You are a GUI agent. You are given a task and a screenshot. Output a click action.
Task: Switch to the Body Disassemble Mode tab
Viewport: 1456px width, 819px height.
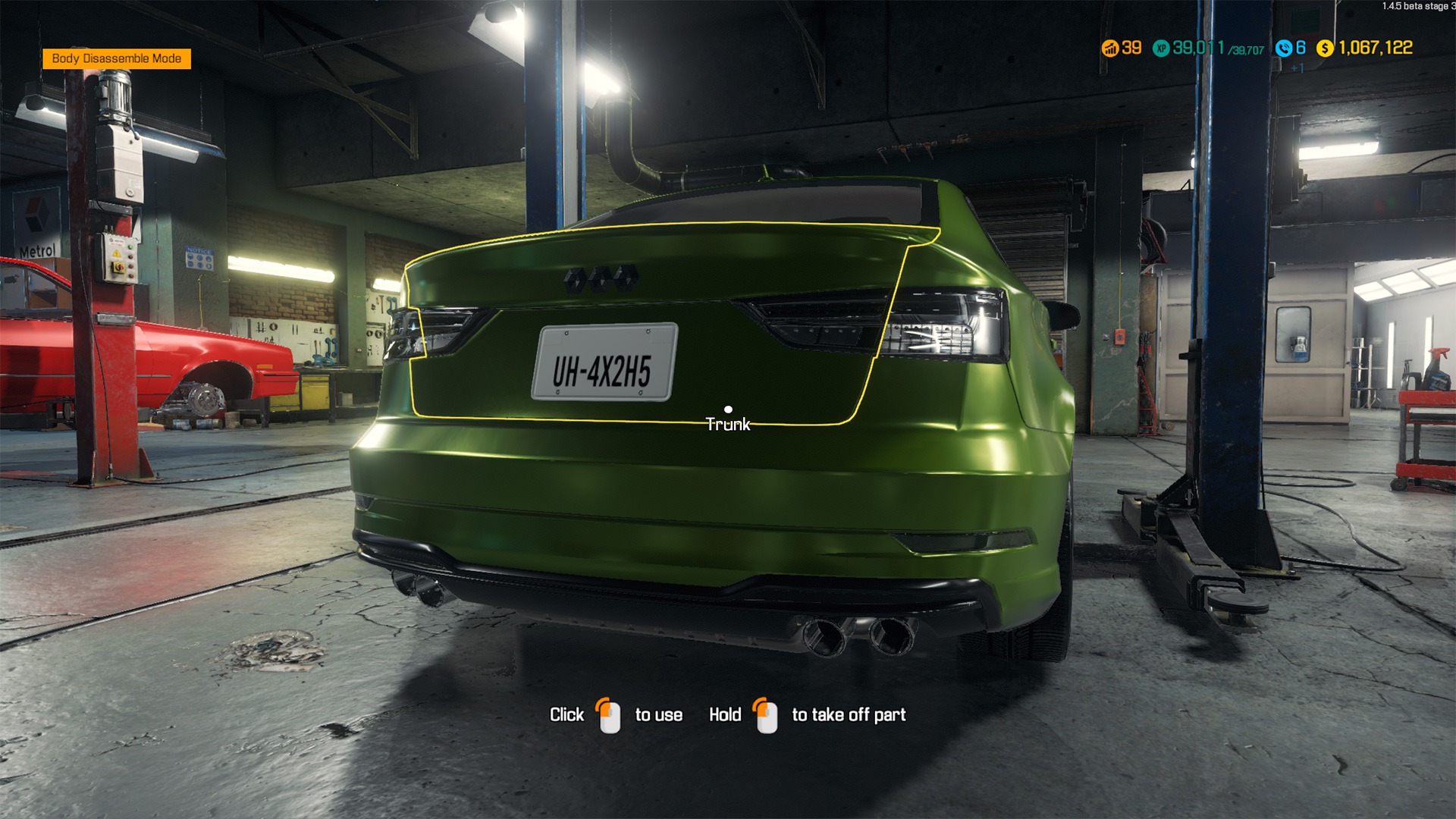[x=117, y=58]
